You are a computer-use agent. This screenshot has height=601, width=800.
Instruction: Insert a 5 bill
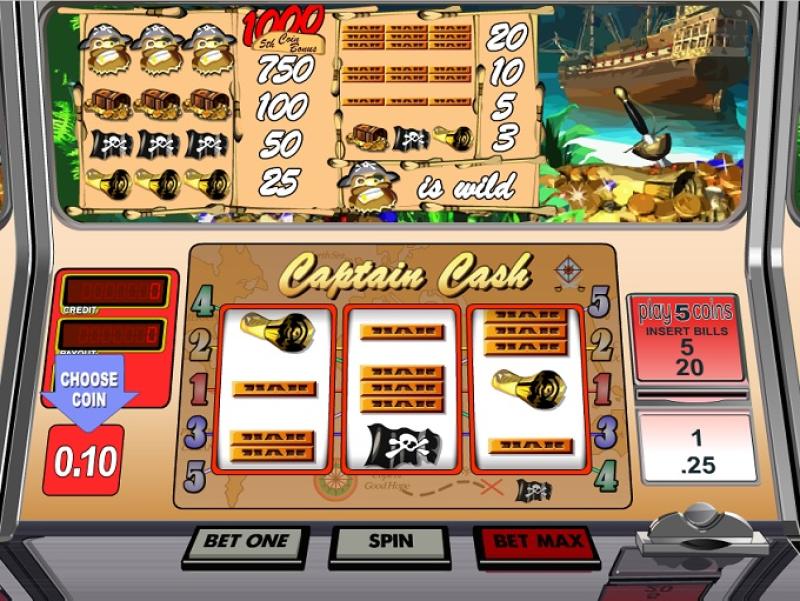click(686, 348)
